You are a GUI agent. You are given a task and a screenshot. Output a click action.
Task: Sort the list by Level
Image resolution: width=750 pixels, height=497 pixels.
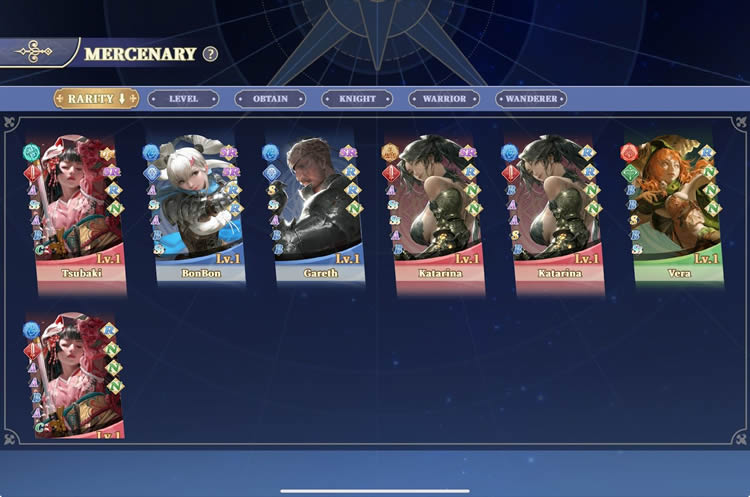[183, 99]
